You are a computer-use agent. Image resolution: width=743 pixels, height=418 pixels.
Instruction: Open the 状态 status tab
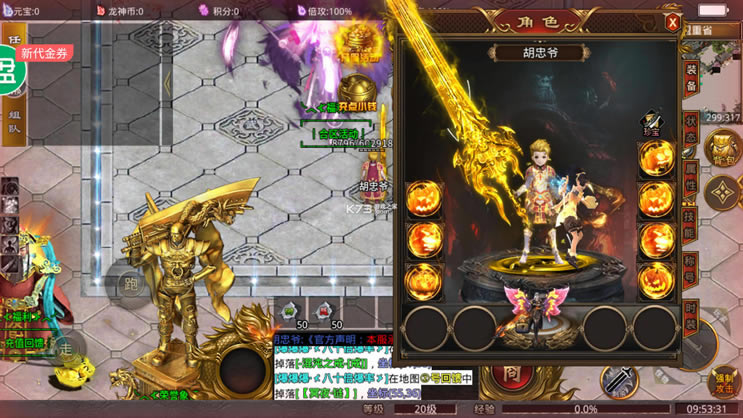click(691, 131)
